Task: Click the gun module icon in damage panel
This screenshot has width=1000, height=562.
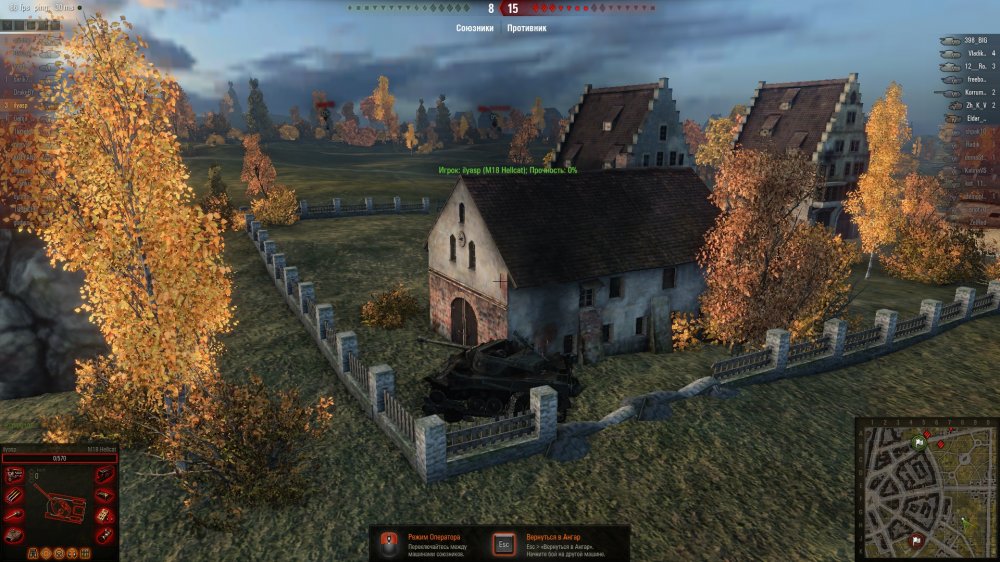Action: [x=15, y=516]
